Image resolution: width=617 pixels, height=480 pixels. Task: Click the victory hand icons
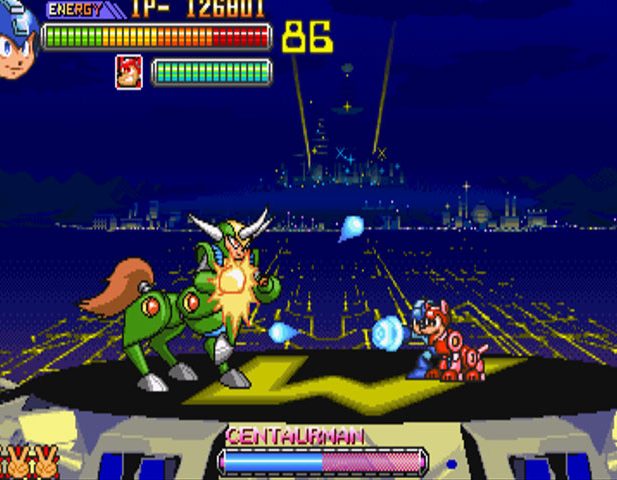click(x=29, y=464)
